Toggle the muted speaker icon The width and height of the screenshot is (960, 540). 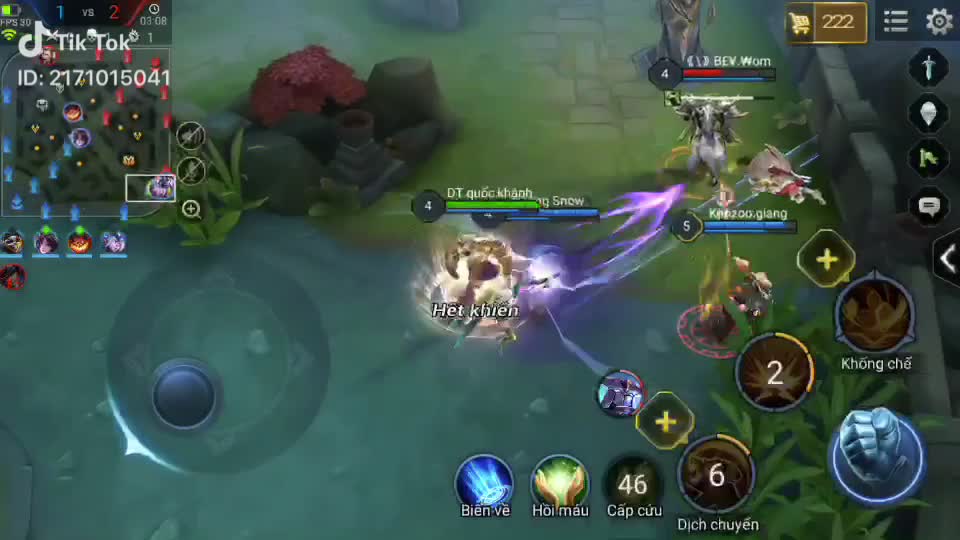[190, 134]
